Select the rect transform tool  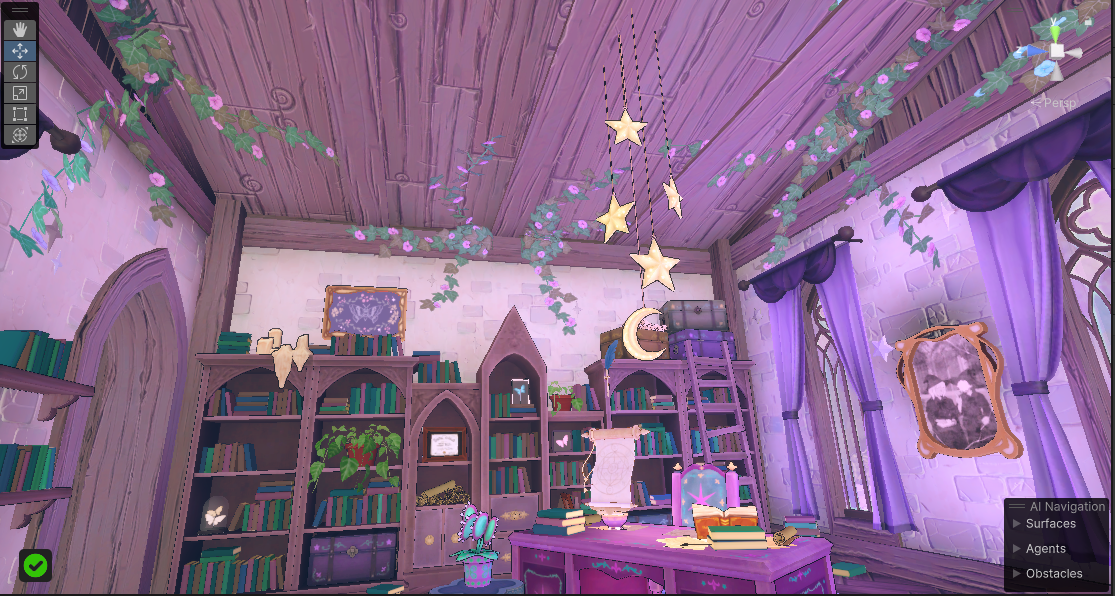20,114
